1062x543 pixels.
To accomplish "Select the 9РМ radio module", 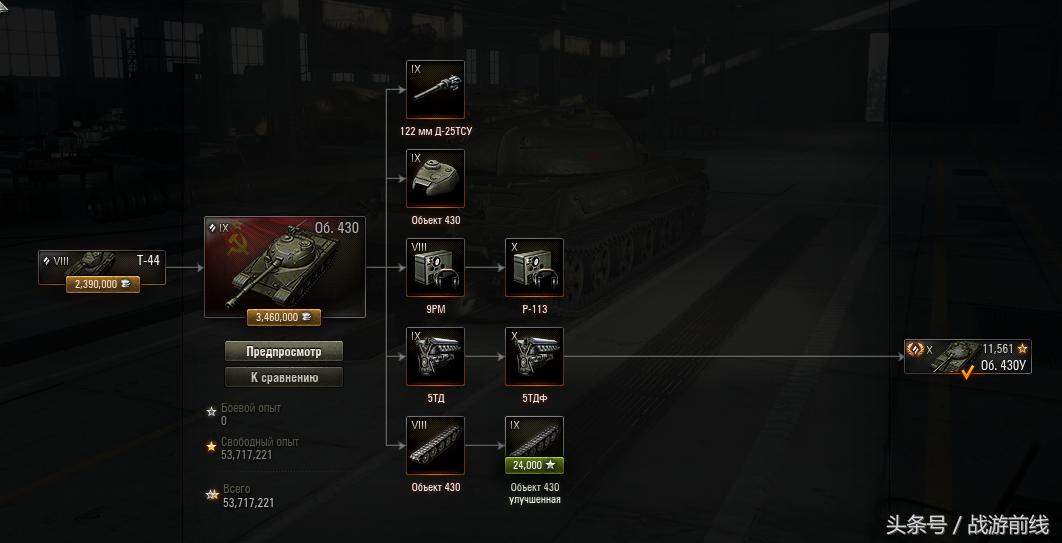I will click(x=435, y=268).
